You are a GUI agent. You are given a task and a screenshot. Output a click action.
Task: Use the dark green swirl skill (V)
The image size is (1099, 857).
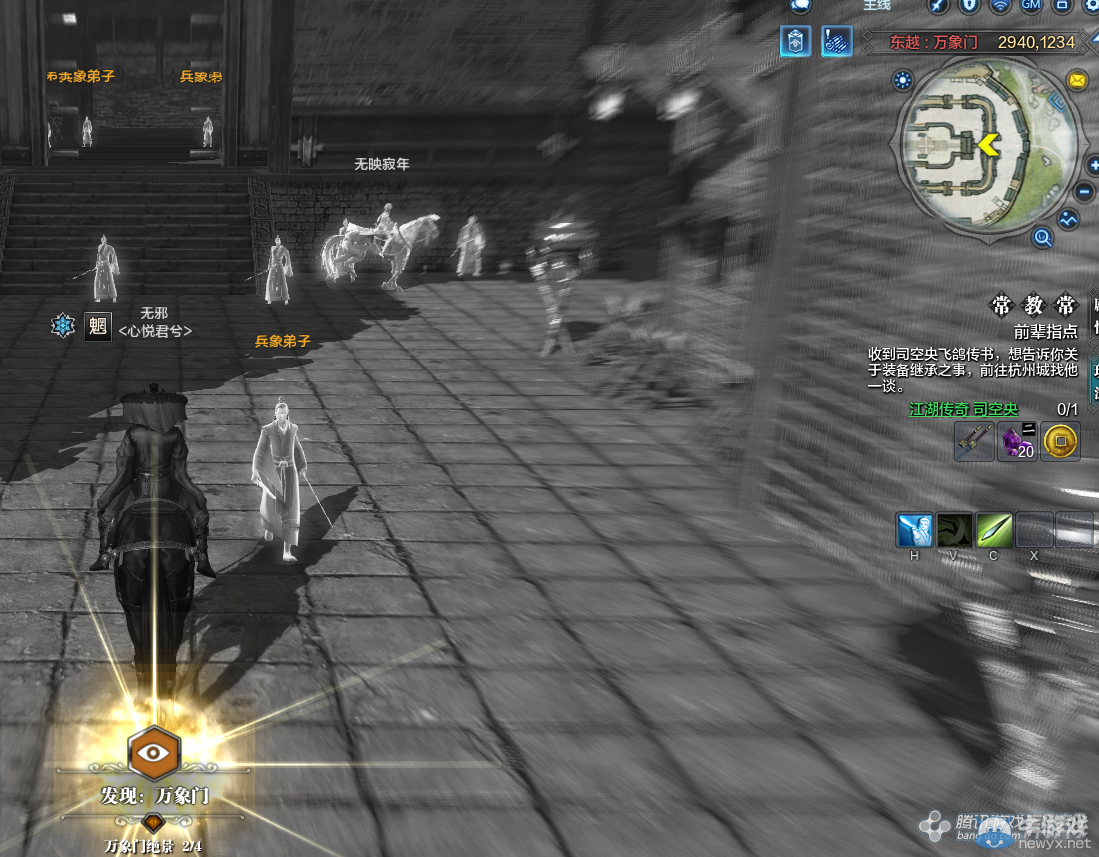pos(954,529)
